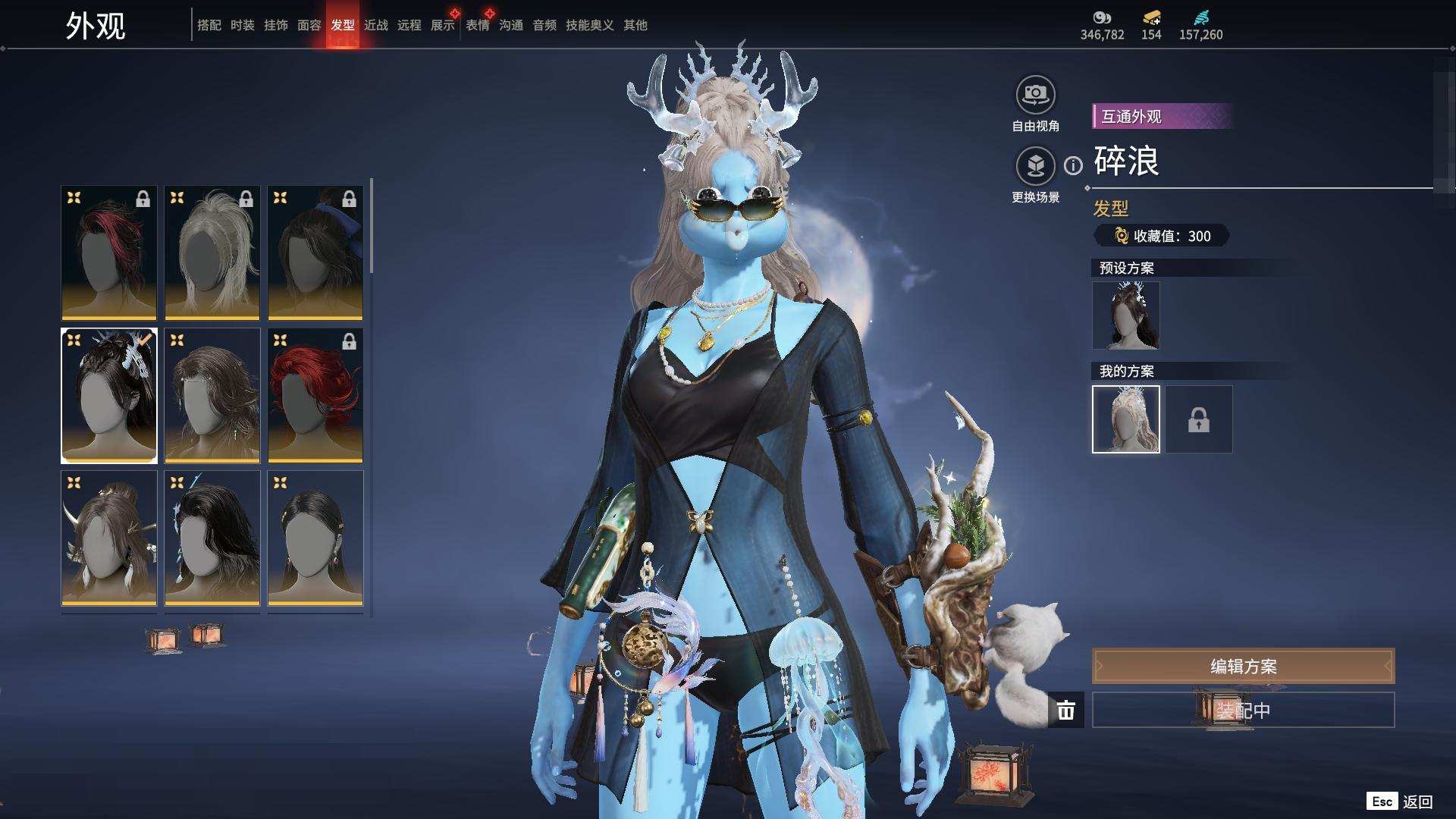Viewport: 1456px width, 819px height.
Task: Switch to the 搭配 tab
Action: tap(209, 25)
